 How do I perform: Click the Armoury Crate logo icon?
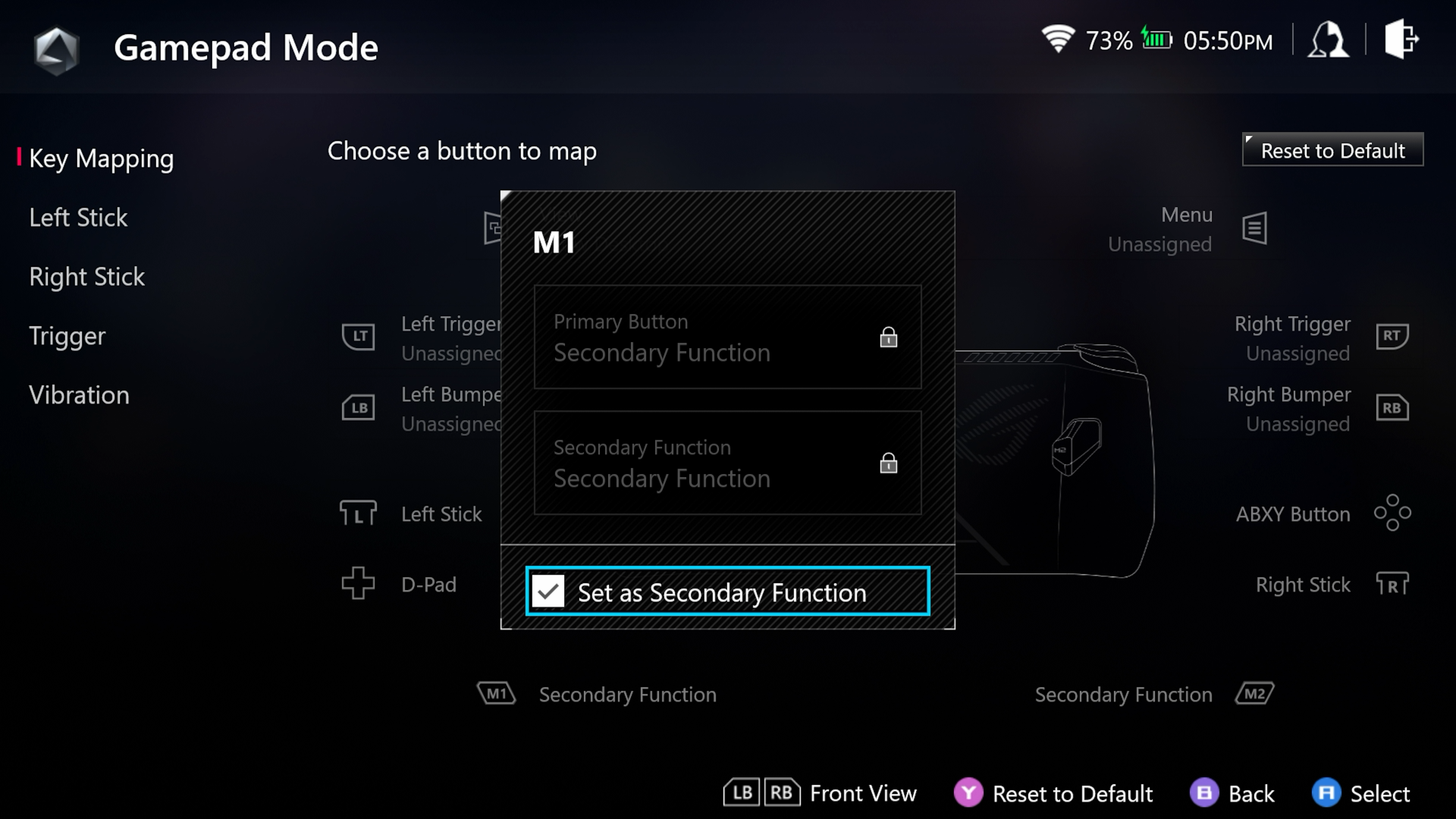[56, 49]
